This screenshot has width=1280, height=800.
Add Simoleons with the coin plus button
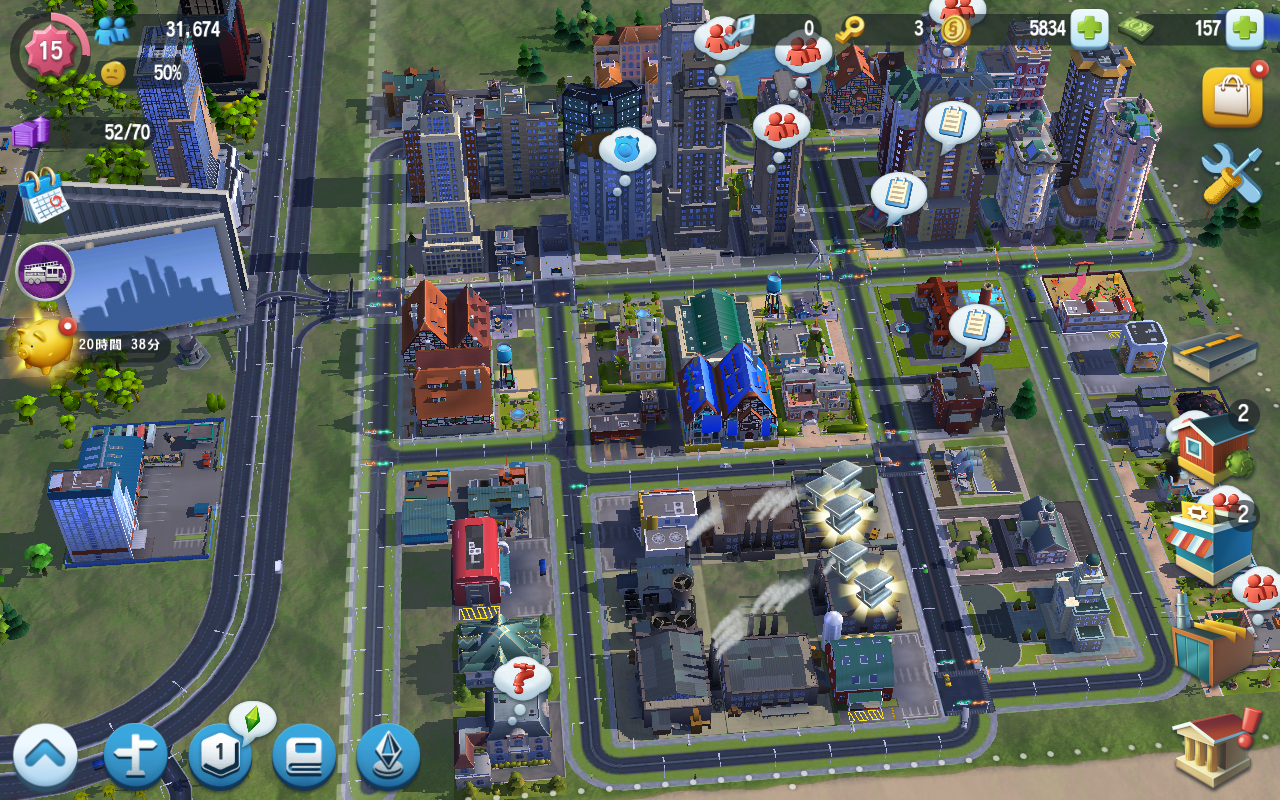tap(1089, 28)
